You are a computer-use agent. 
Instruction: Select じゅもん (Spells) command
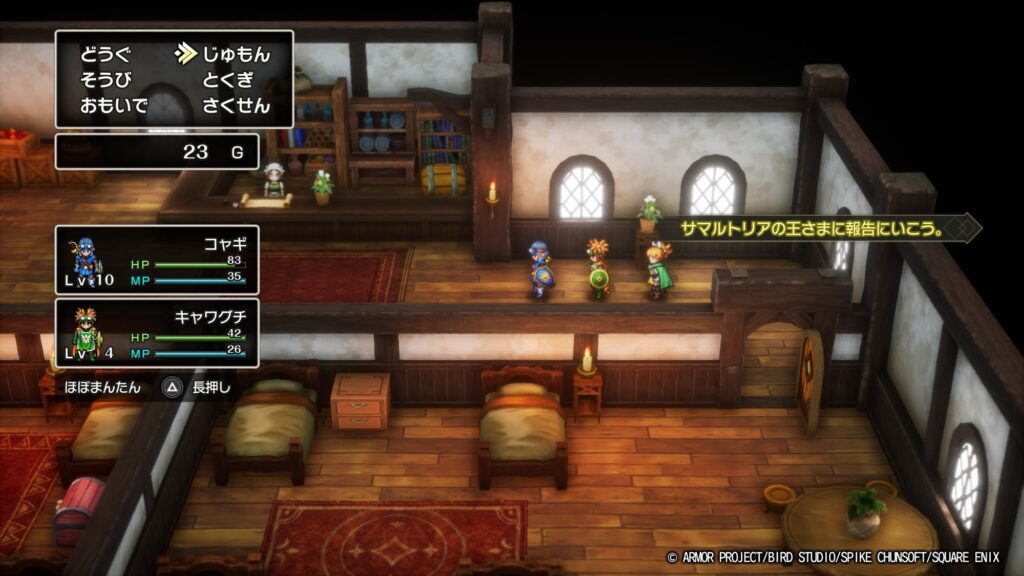[236, 54]
